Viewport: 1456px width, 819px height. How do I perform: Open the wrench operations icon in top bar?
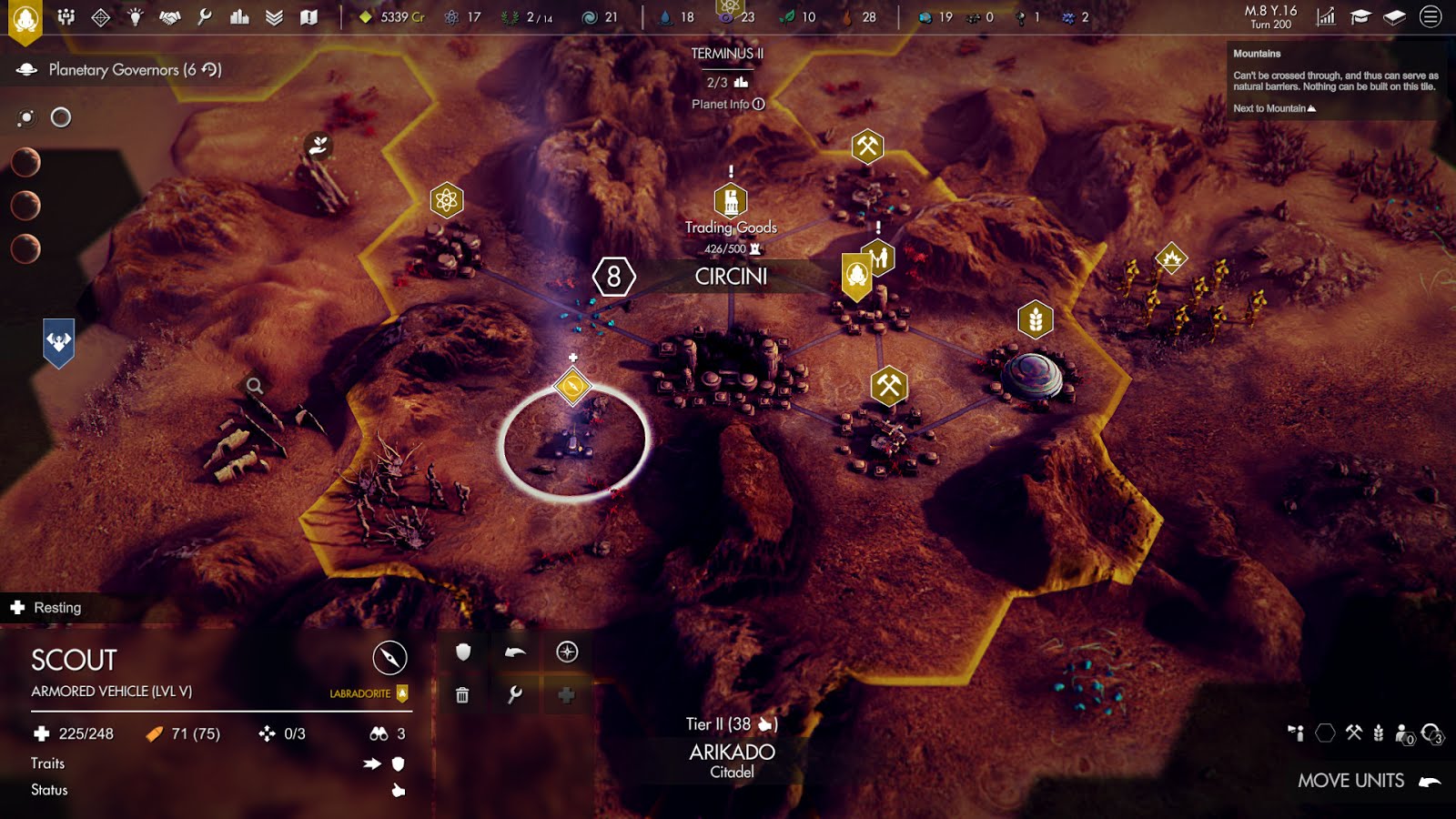(x=205, y=17)
